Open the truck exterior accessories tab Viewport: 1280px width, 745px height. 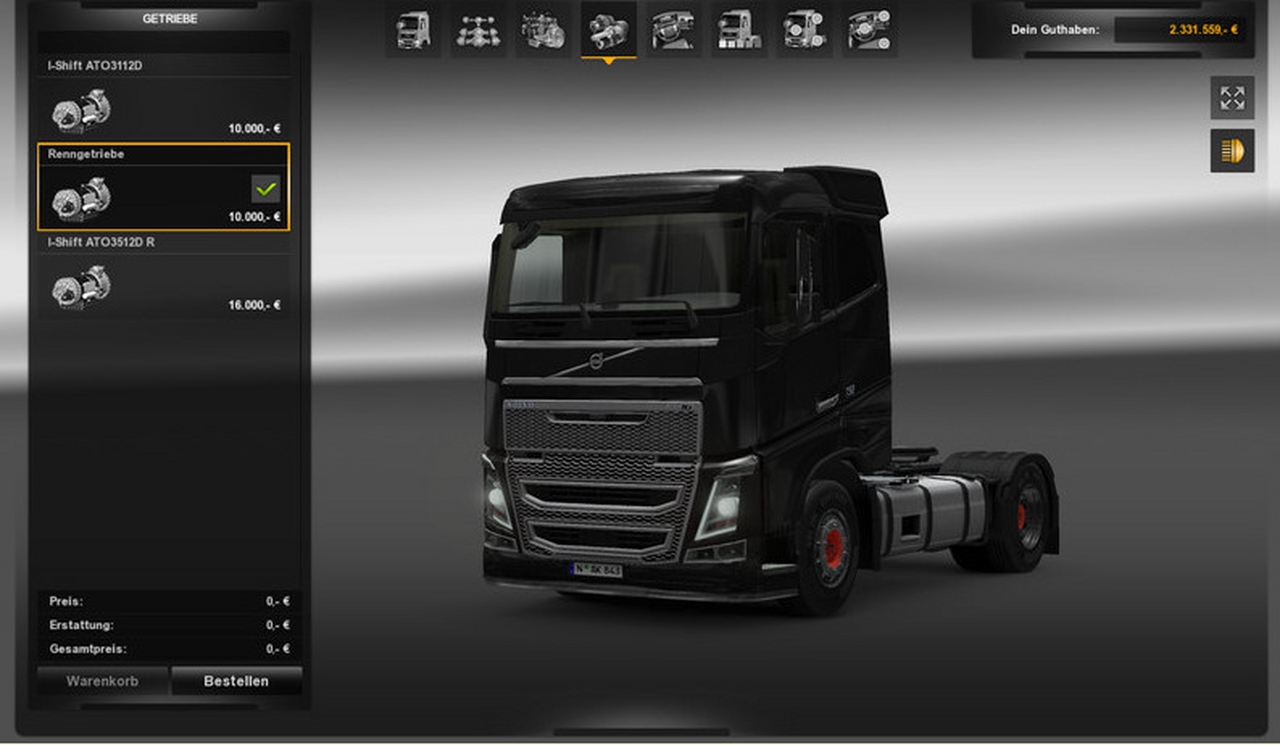[804, 30]
